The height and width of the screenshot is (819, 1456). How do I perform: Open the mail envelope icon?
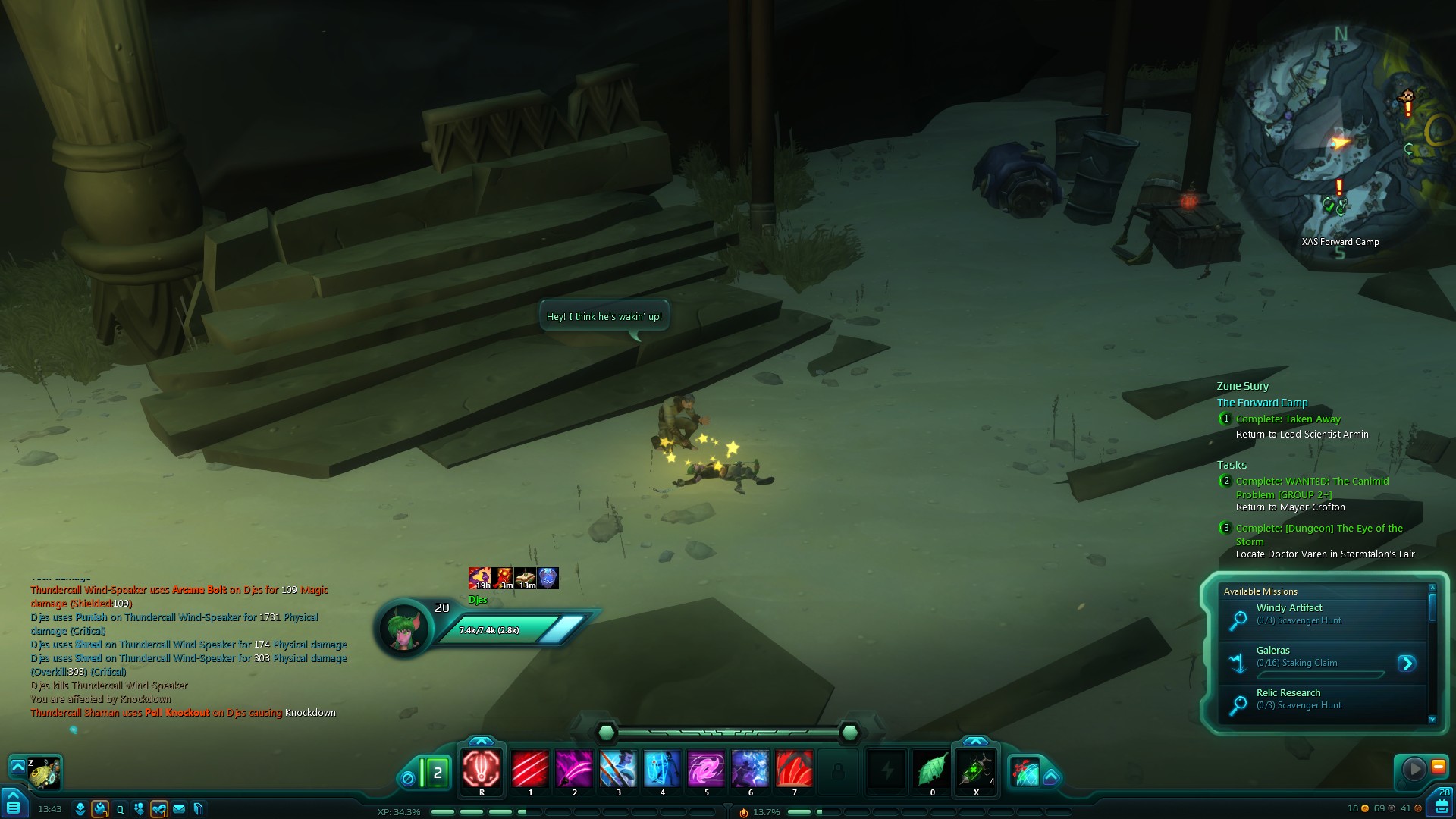(179, 809)
